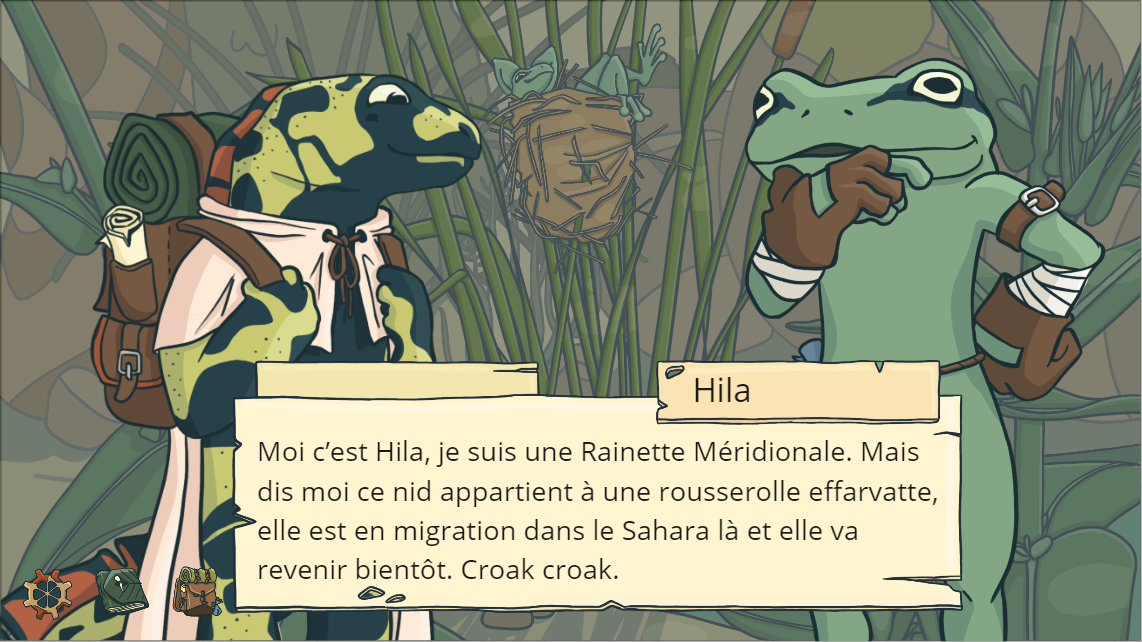The width and height of the screenshot is (1142, 642).
Task: Open the brown backpack inventory
Action: [x=196, y=591]
